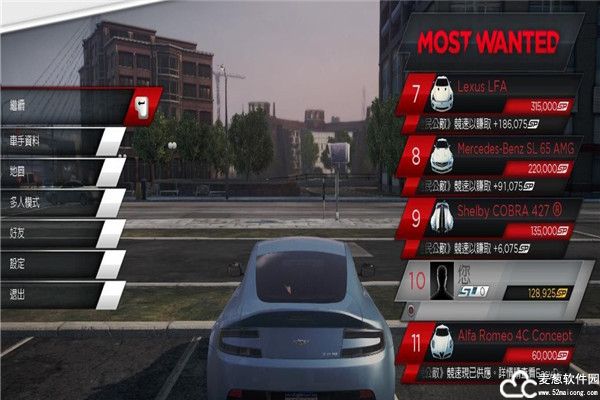Choose the Mercedes-Benz SL 65 AMG rival
This screenshot has height=400, width=600.
(495, 155)
